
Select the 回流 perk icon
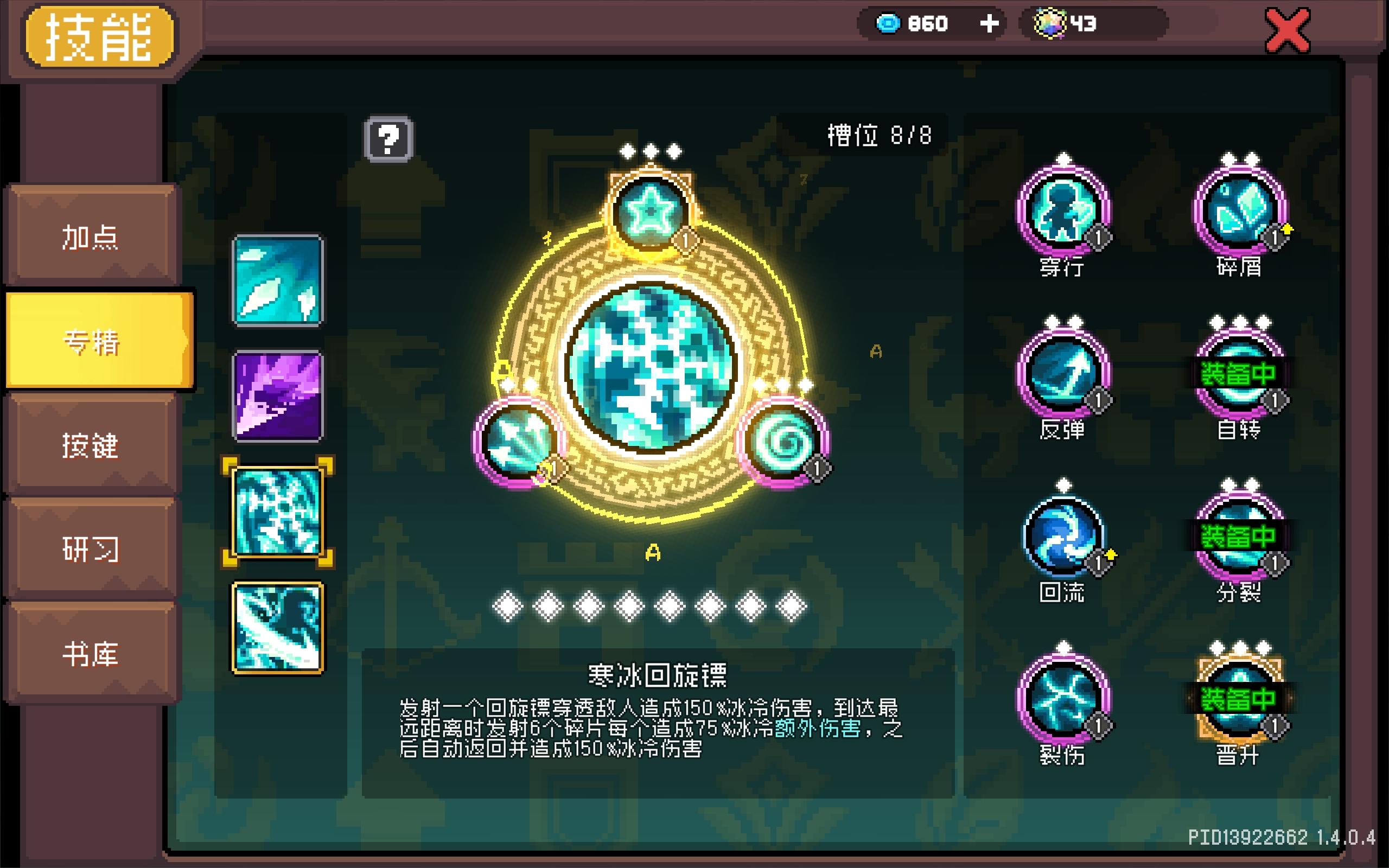(x=1065, y=537)
